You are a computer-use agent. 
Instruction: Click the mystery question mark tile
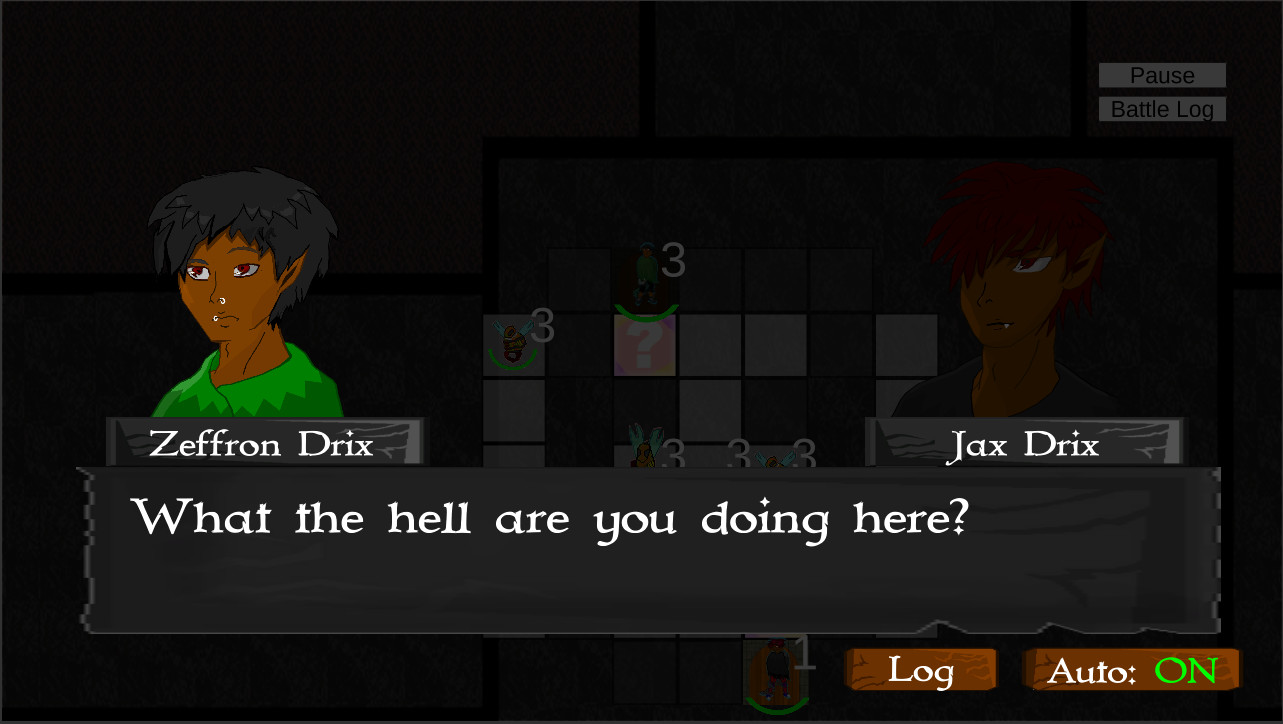[x=645, y=345]
